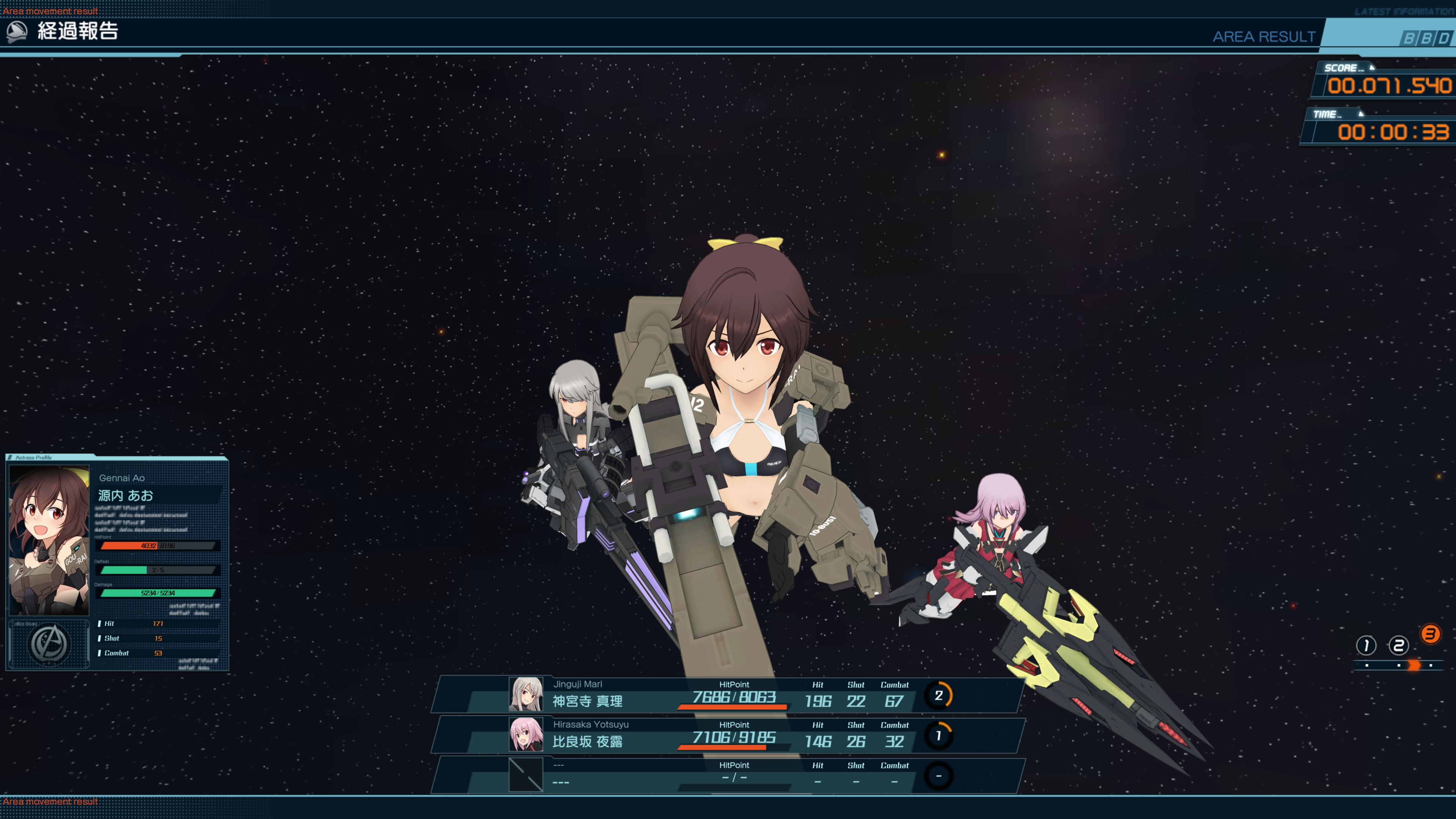This screenshot has height=819, width=1456.
Task: Switch to result page 2 indicator
Action: [x=1398, y=645]
